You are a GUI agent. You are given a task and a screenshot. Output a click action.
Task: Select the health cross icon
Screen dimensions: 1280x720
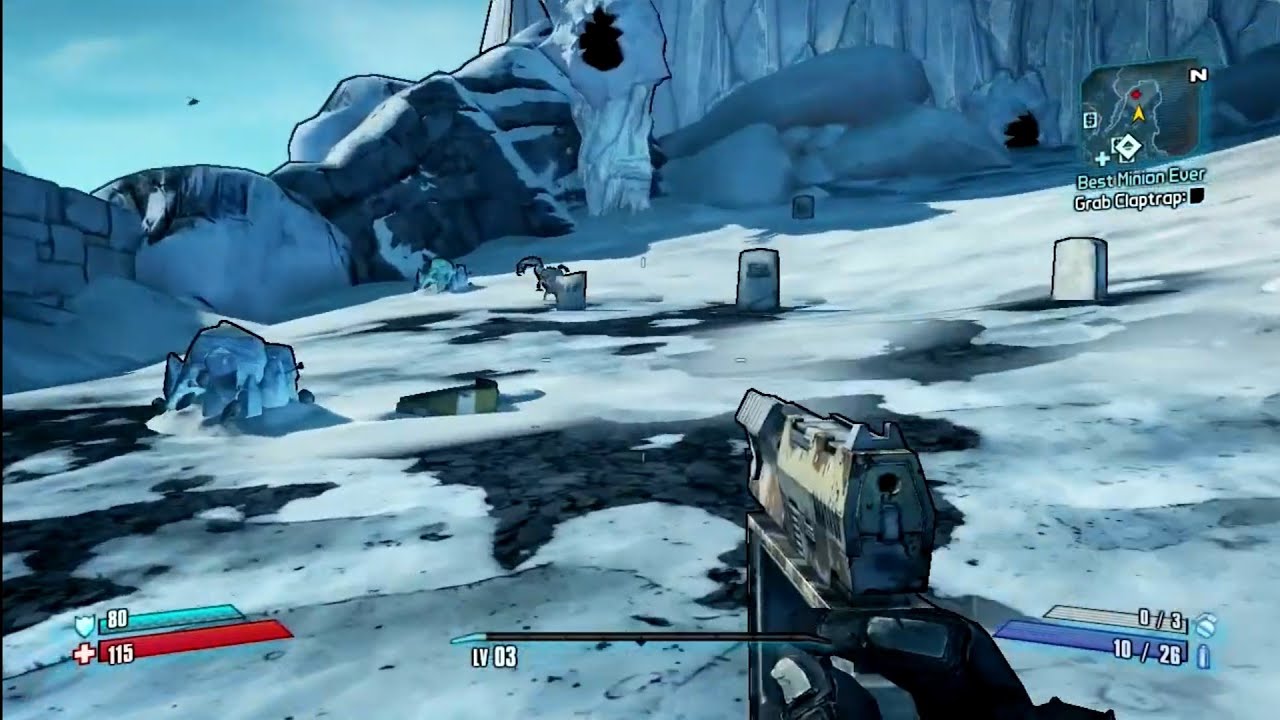pos(85,652)
